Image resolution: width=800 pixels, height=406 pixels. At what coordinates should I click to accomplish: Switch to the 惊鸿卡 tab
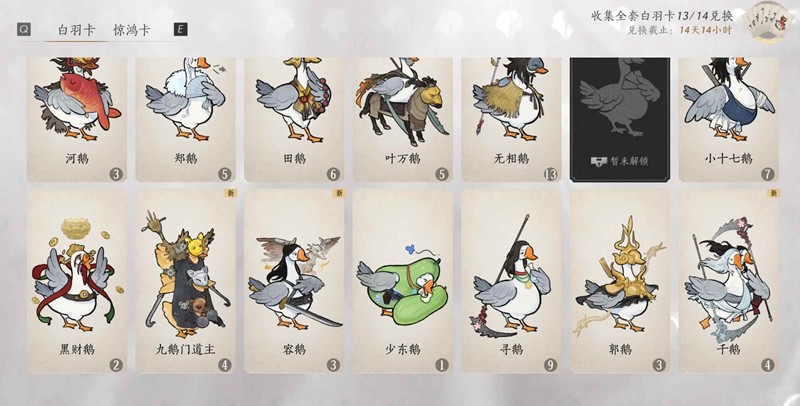click(132, 30)
